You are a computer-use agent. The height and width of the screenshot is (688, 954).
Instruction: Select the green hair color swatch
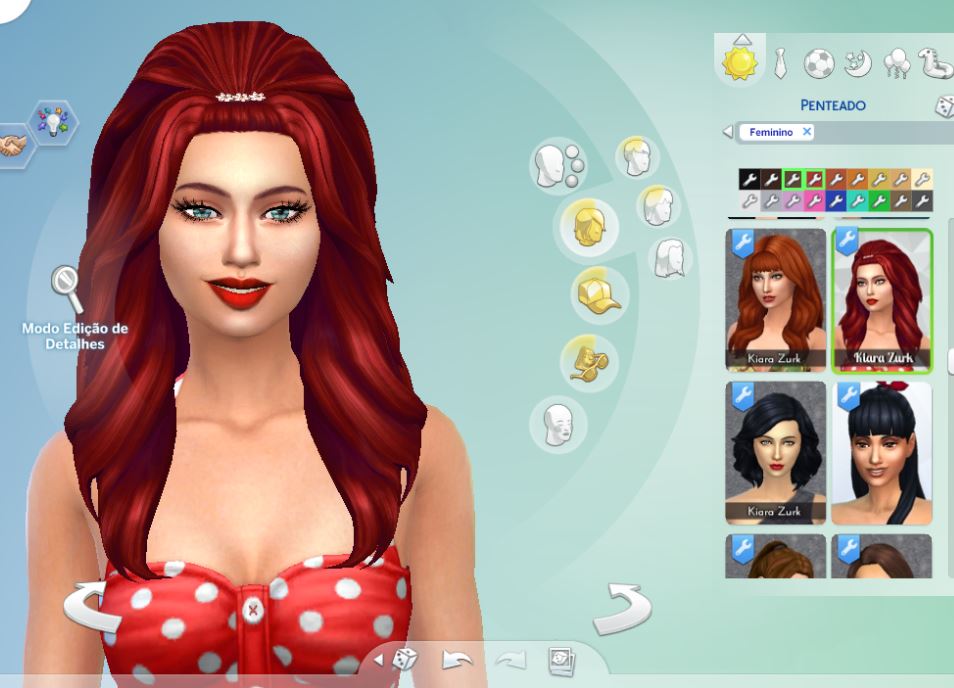point(879,201)
